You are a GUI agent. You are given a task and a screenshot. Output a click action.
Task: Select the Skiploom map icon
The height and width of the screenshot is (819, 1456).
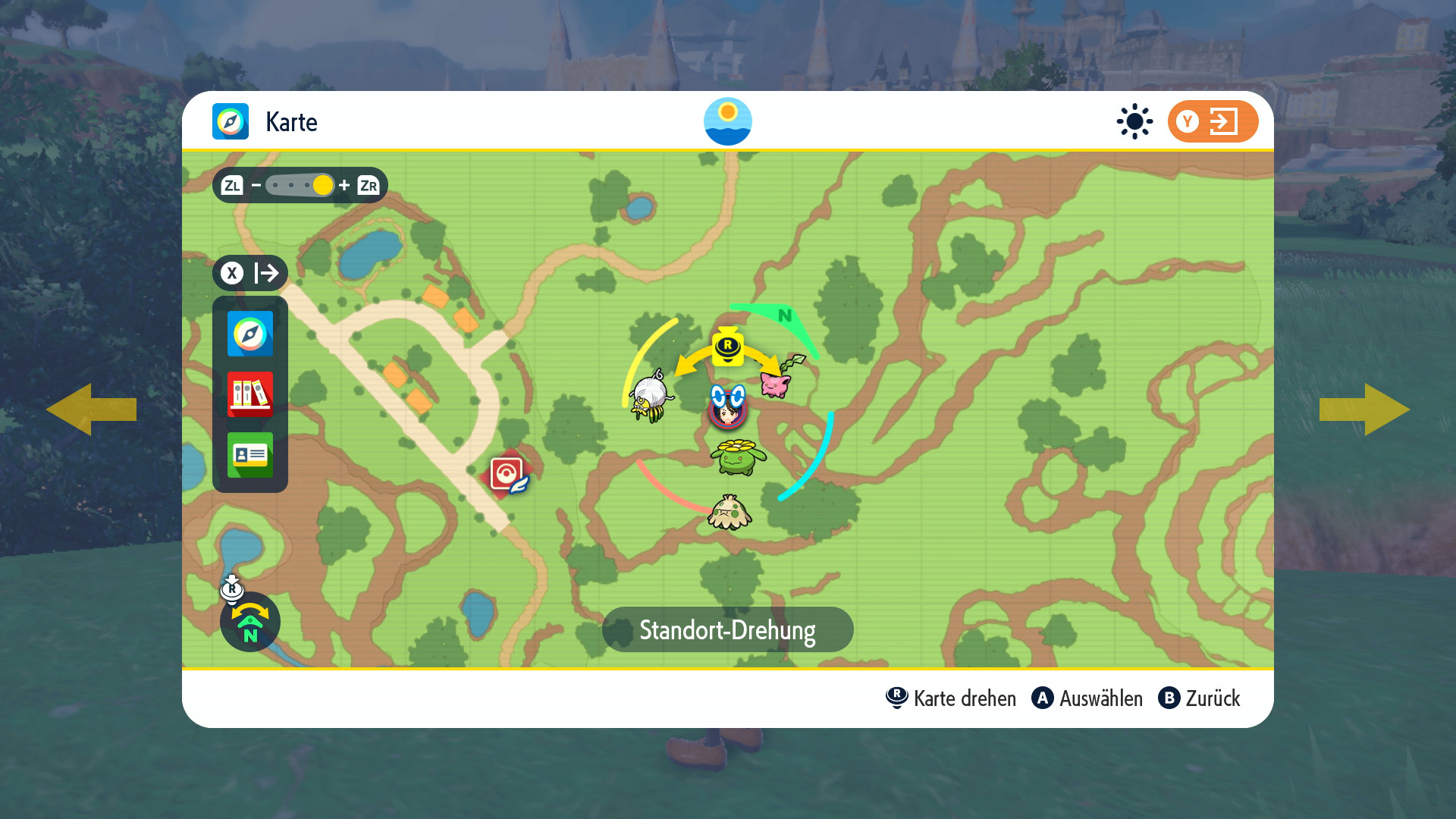[737, 457]
